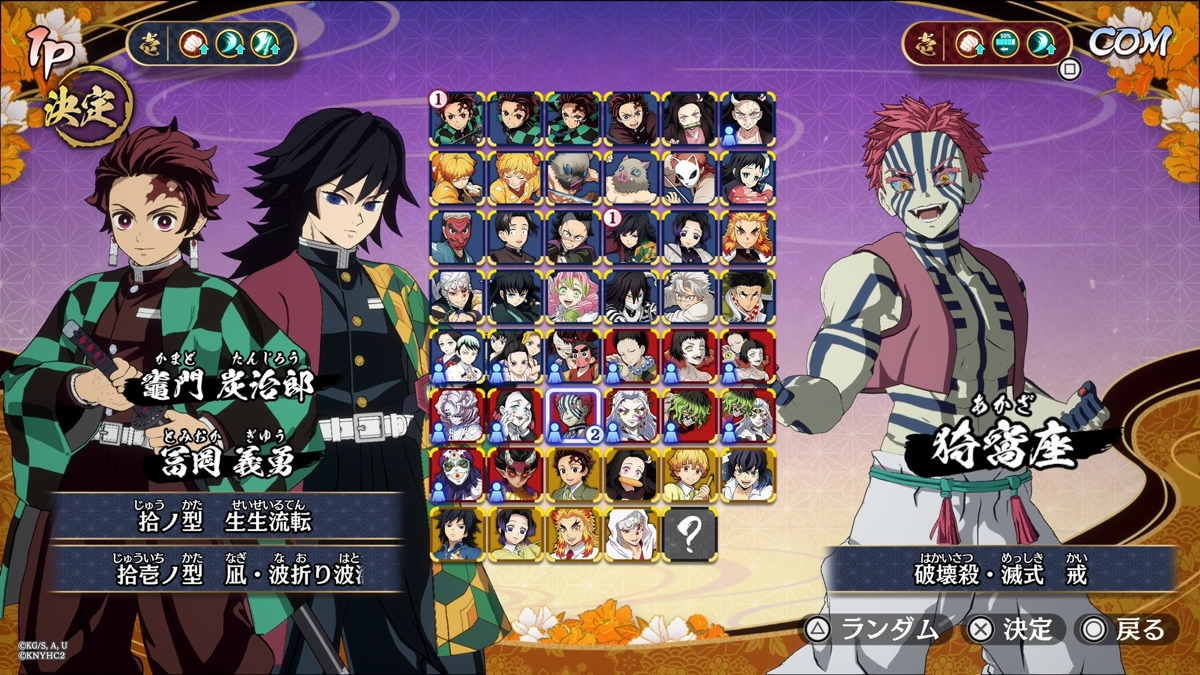Select the horned awakened Nezuko portrait
The width and height of the screenshot is (1200, 675).
747,119
